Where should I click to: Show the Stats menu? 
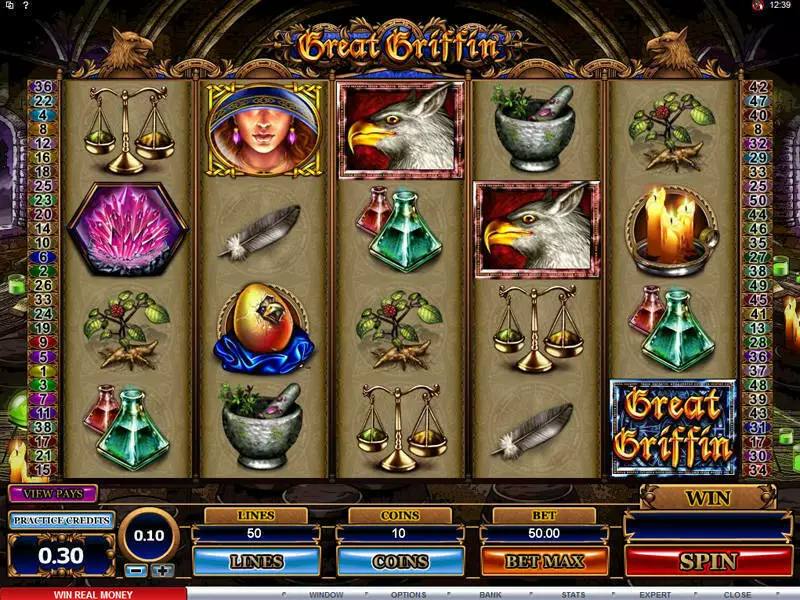(x=572, y=594)
